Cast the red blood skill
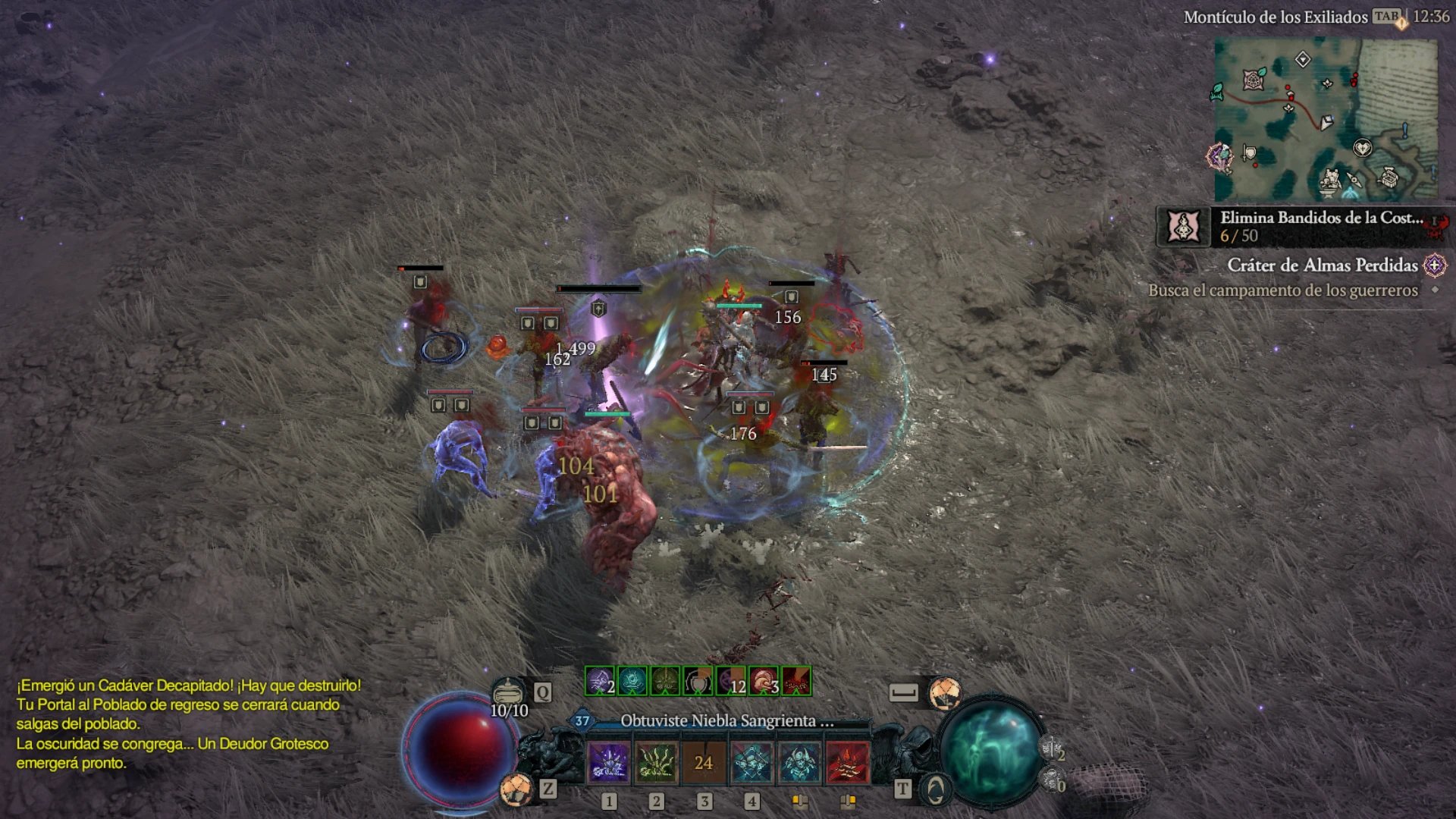 coord(847,762)
